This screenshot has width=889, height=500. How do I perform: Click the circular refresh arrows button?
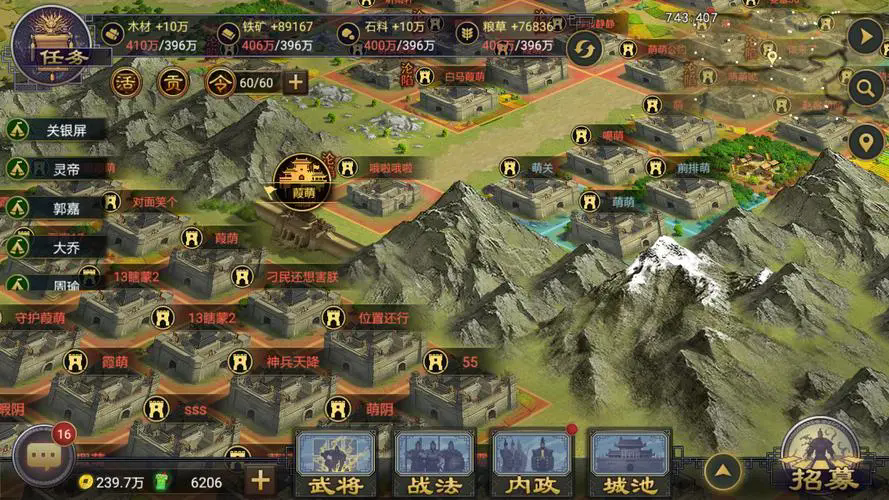584,47
